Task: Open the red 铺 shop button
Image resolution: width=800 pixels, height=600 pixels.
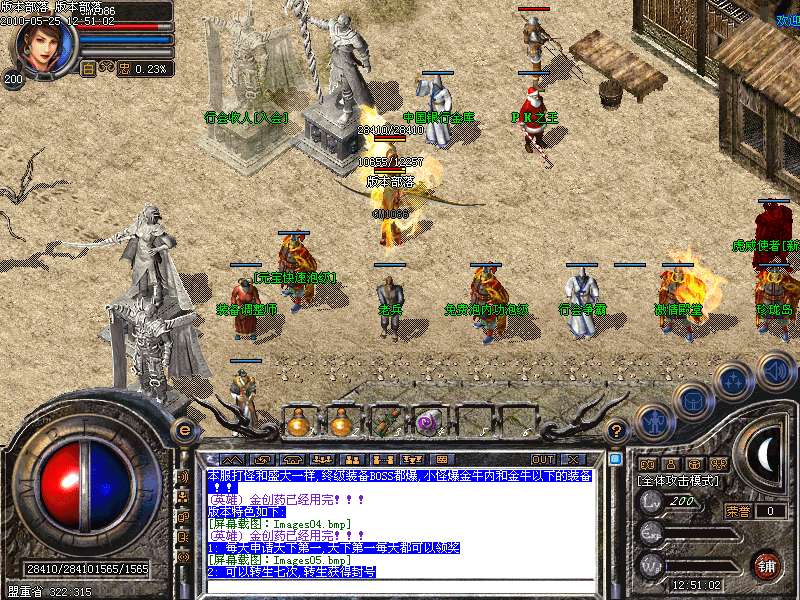Action: (x=766, y=564)
